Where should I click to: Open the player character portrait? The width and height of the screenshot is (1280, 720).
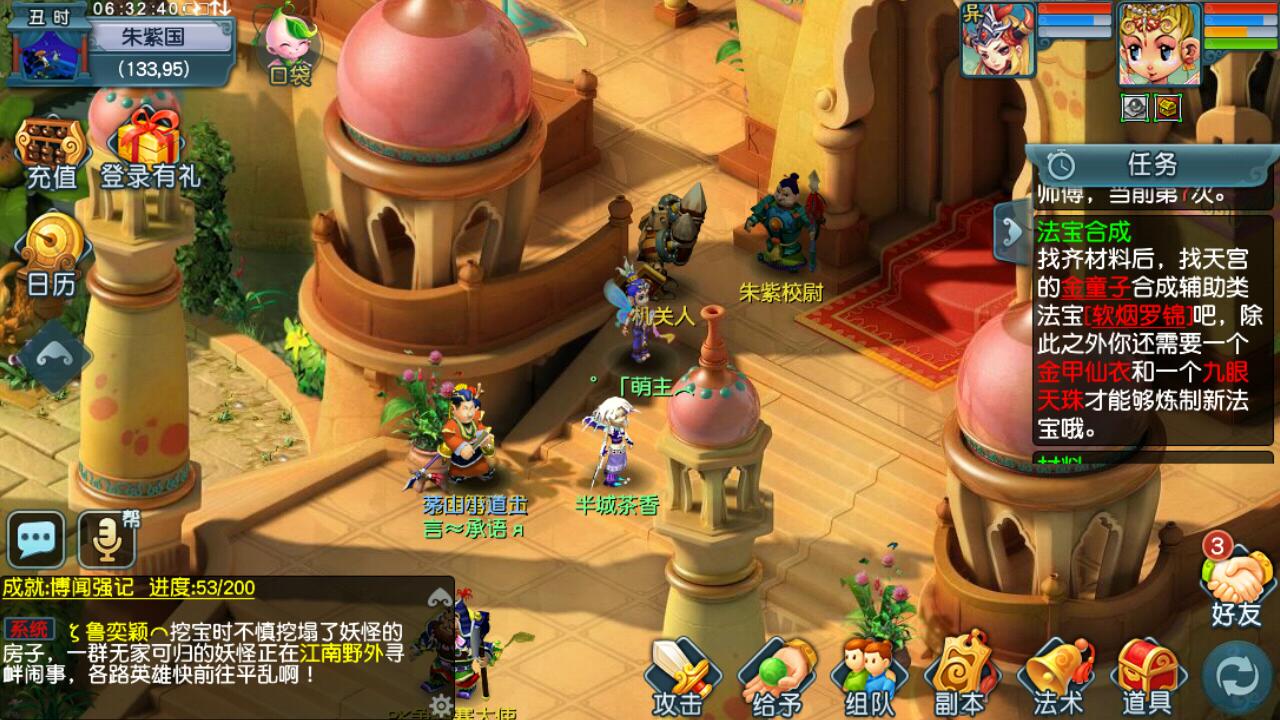(1158, 42)
